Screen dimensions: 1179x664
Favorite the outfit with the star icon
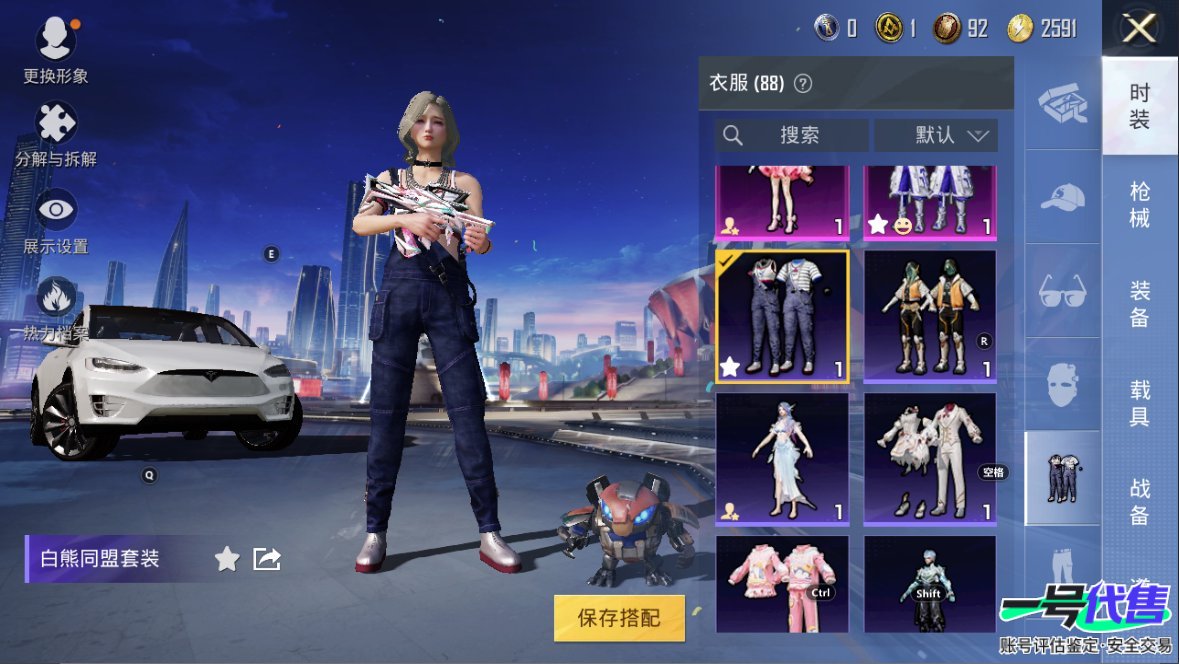click(227, 559)
